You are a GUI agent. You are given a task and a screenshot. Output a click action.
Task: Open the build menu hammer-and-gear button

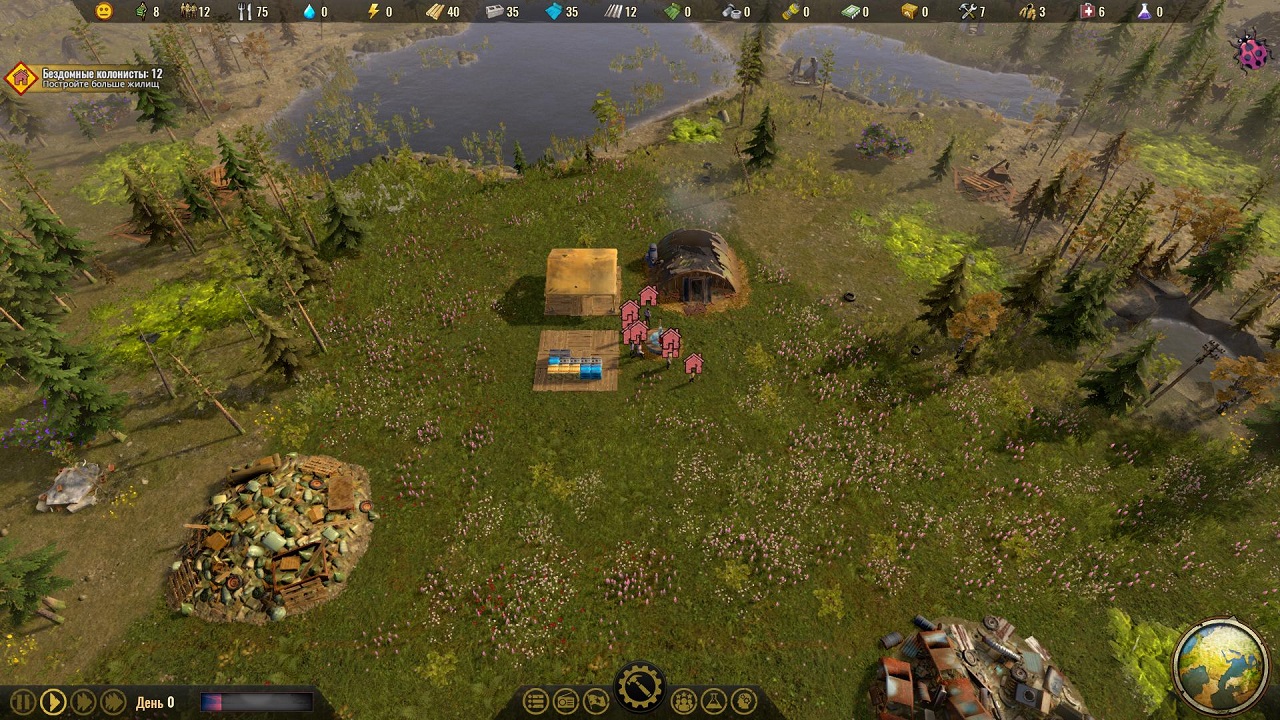click(x=639, y=687)
